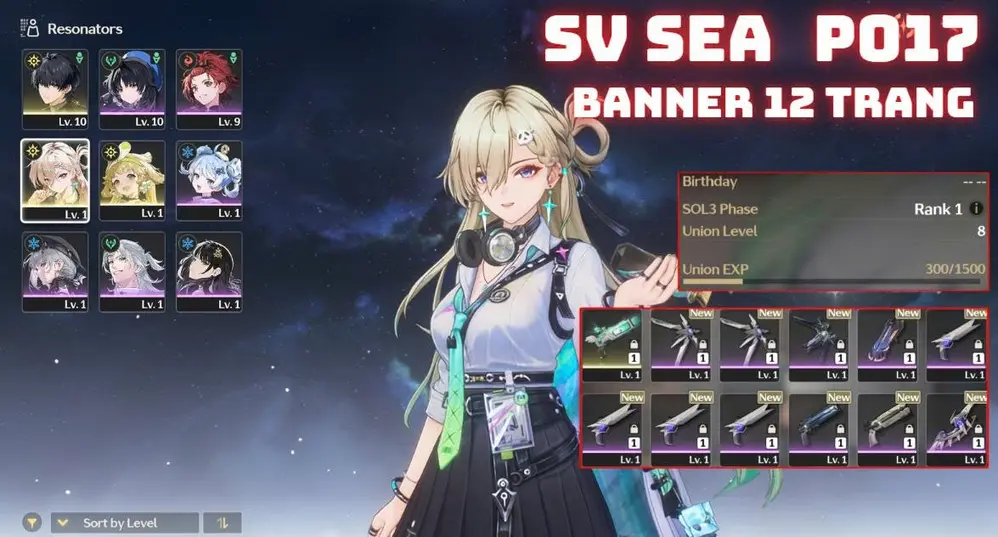
Task: Select the black-haired Glacio resonator with hair ornament
Action: pyautogui.click(x=209, y=271)
